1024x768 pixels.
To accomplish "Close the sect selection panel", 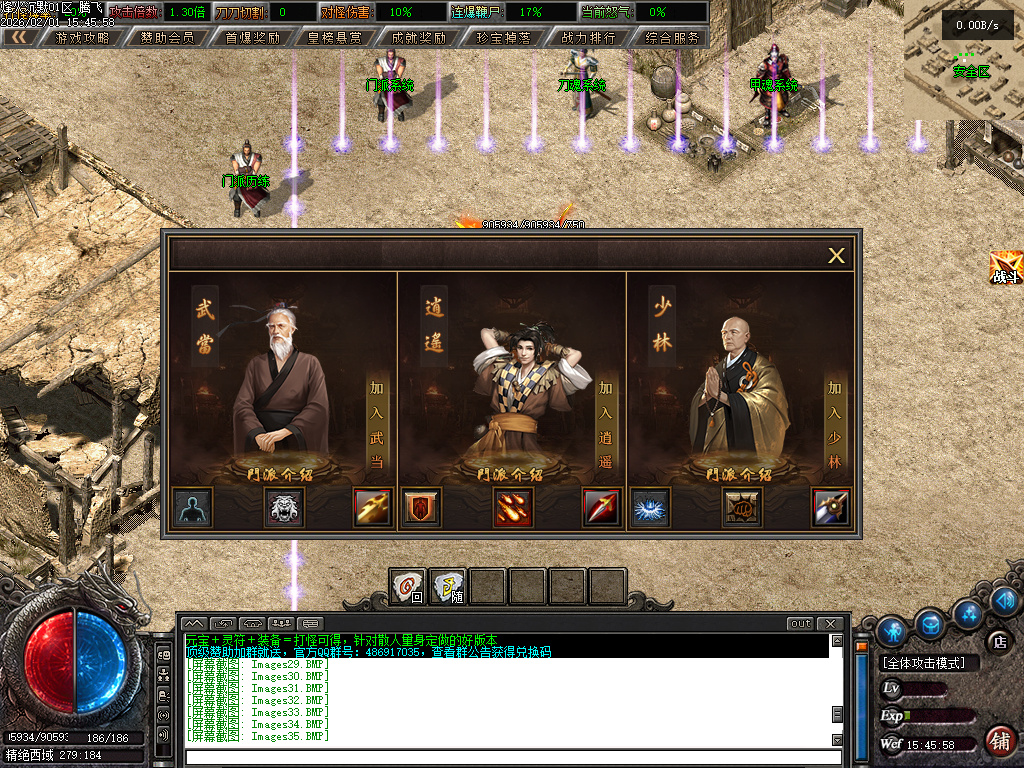I will click(836, 256).
